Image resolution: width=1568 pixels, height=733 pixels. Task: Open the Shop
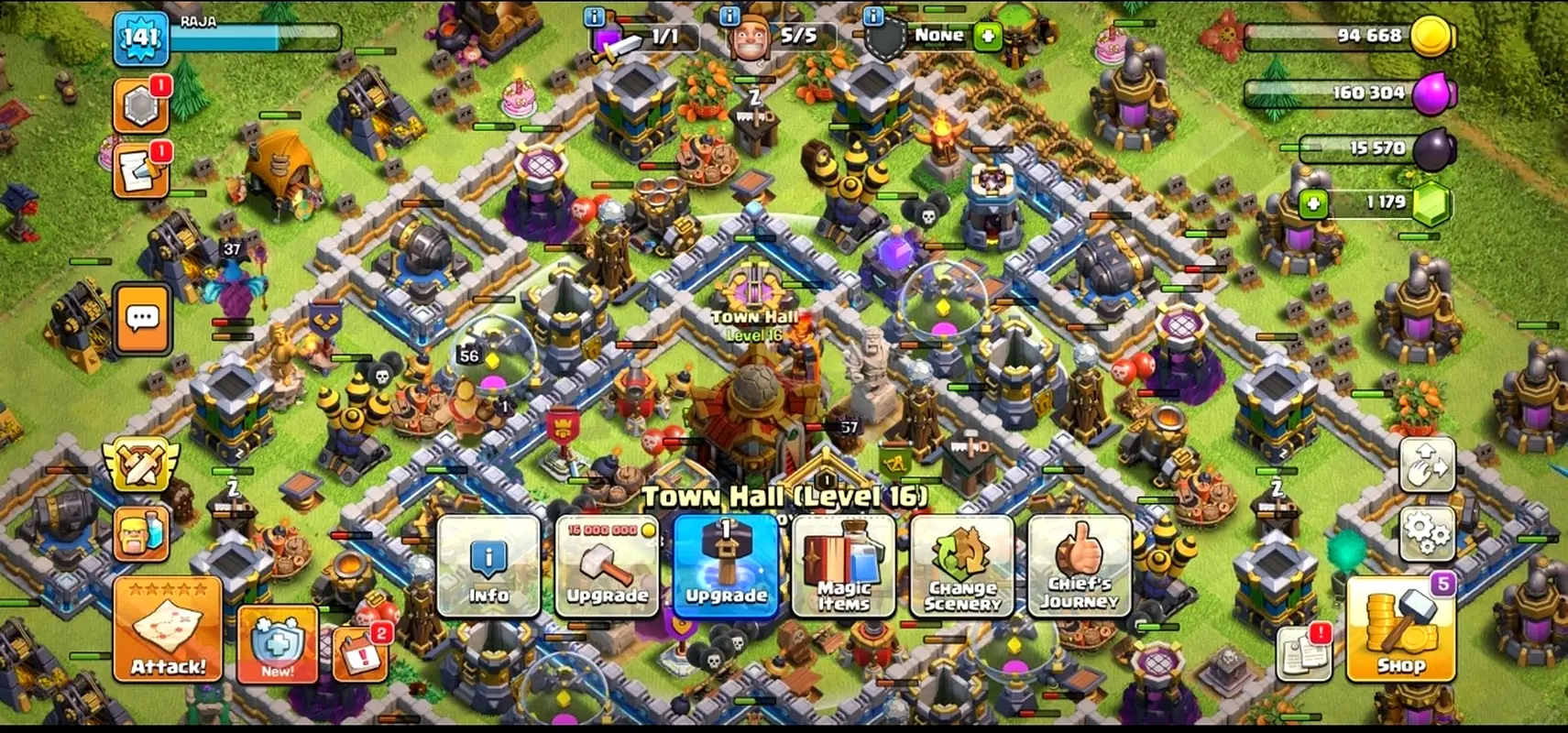[x=1400, y=631]
